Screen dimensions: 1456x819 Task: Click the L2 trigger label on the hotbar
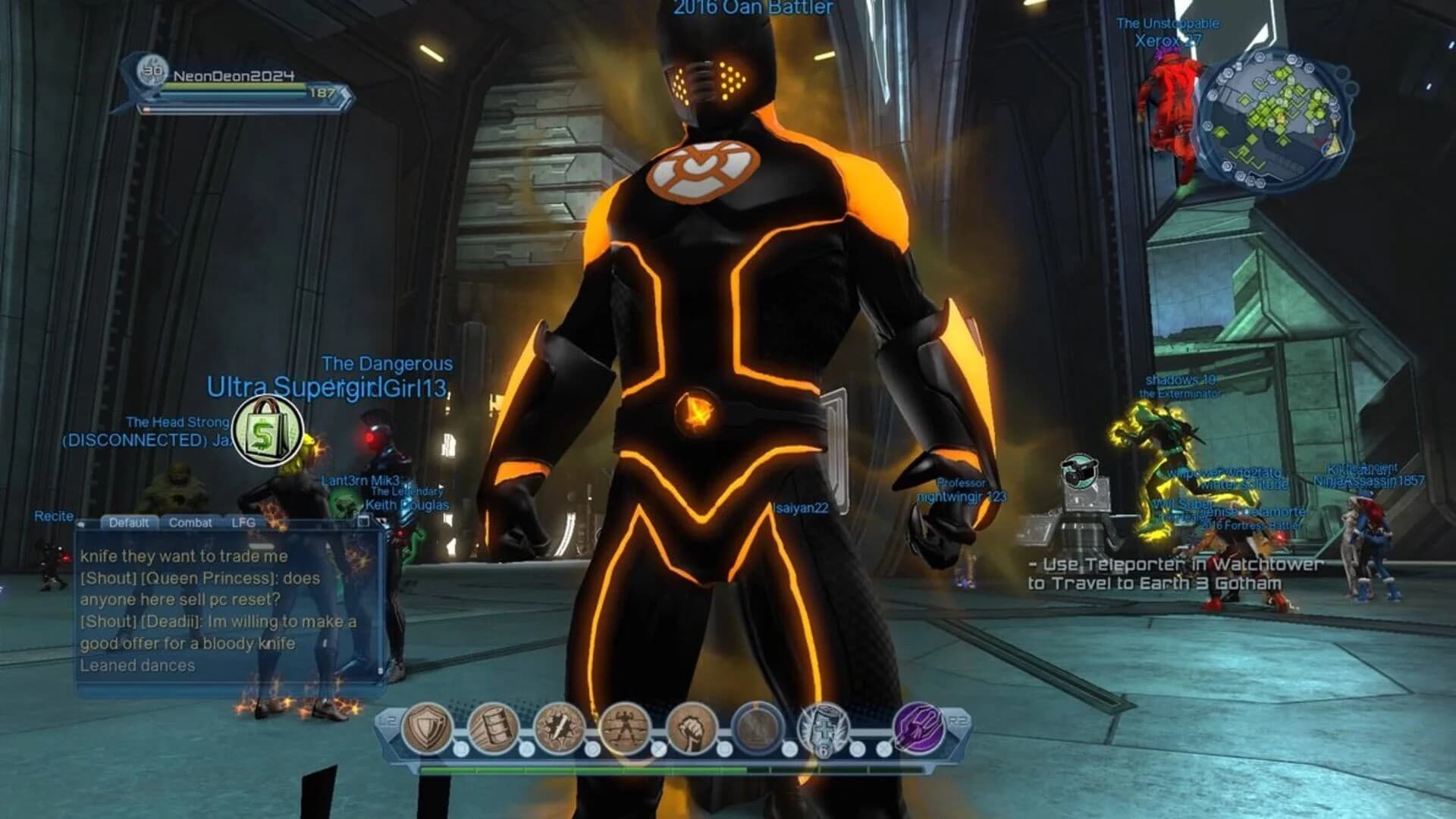(388, 720)
